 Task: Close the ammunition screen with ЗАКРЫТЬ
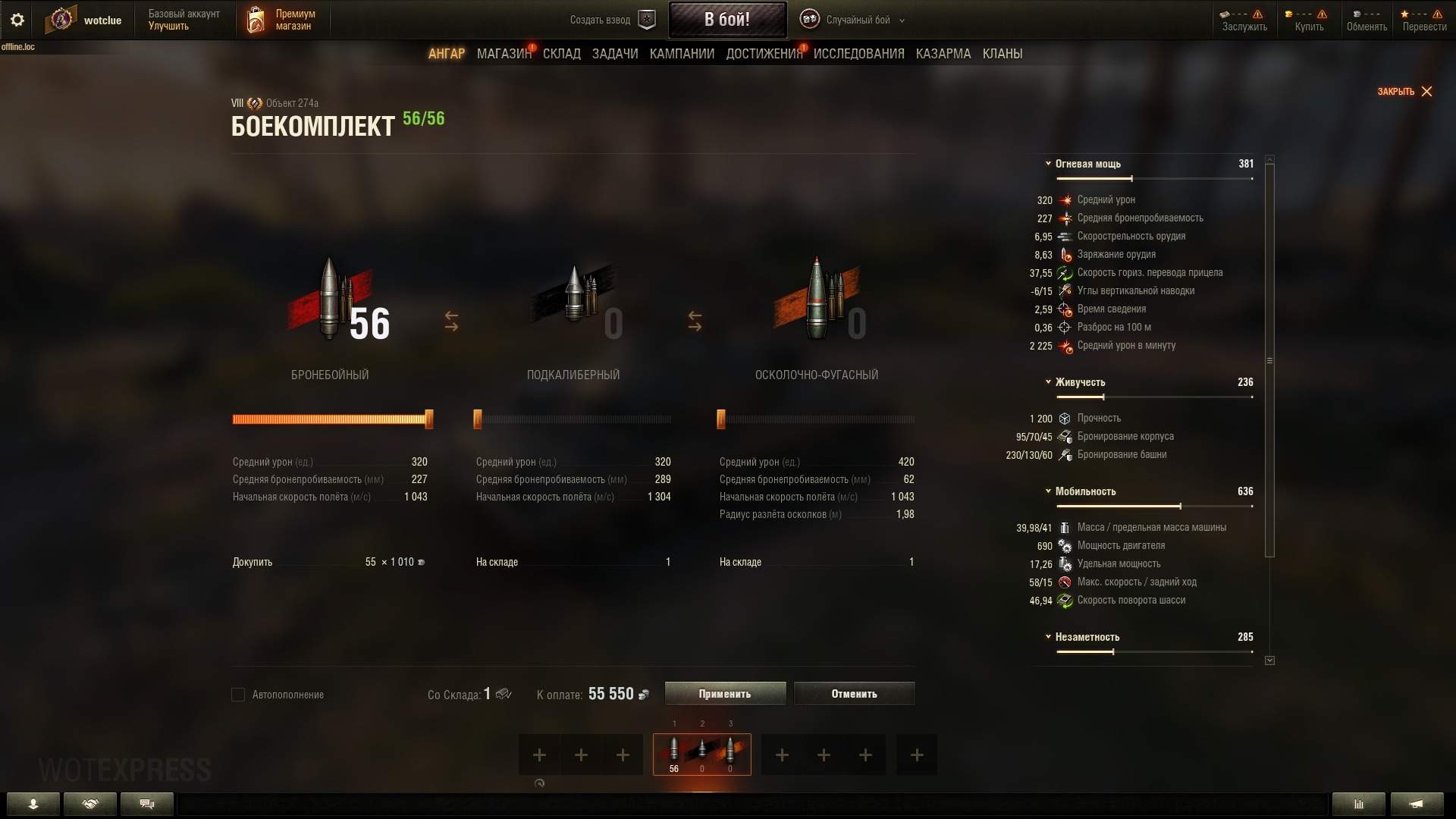coord(1404,92)
